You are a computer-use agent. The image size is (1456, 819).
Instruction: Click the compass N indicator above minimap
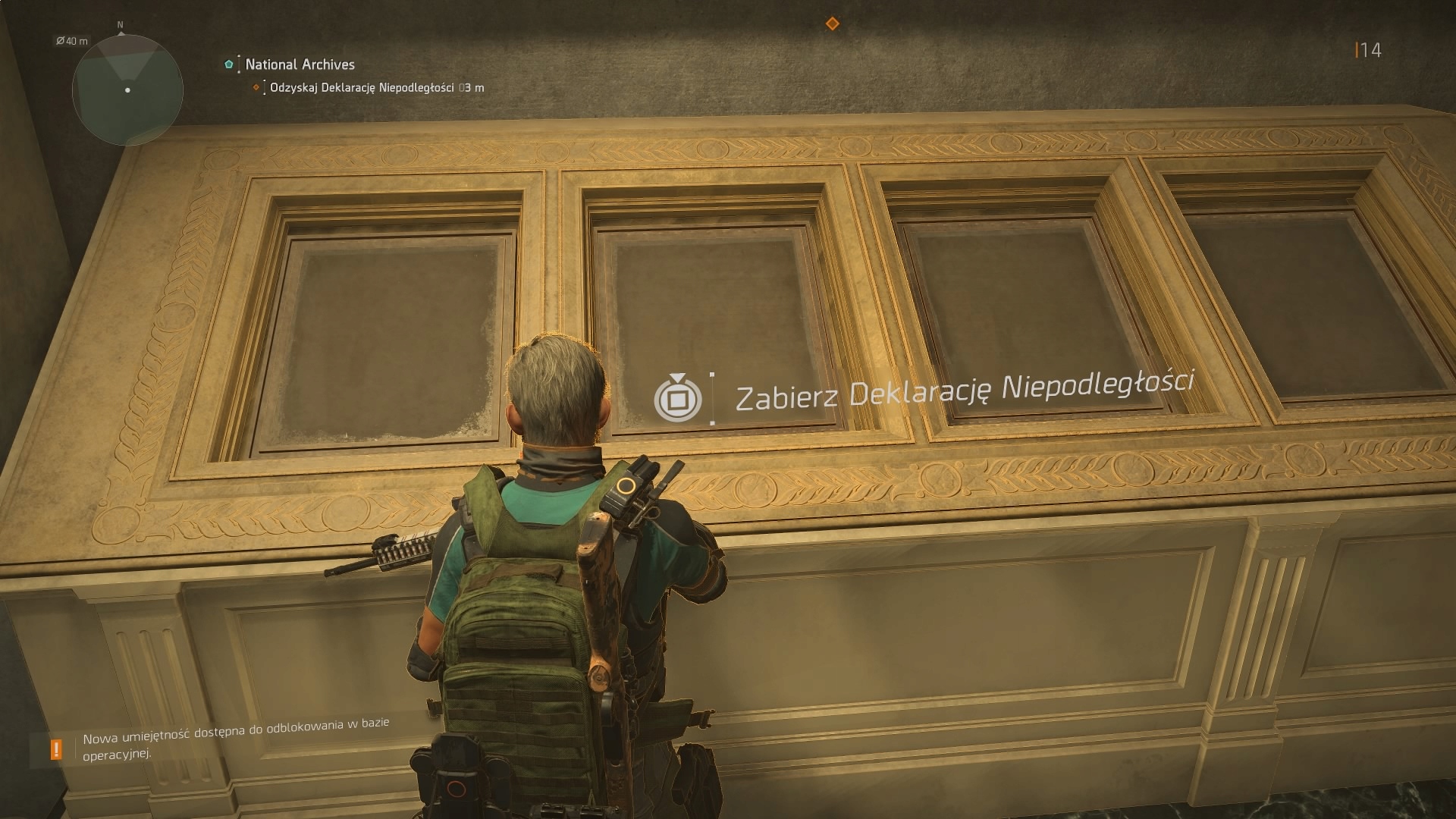pyautogui.click(x=120, y=24)
